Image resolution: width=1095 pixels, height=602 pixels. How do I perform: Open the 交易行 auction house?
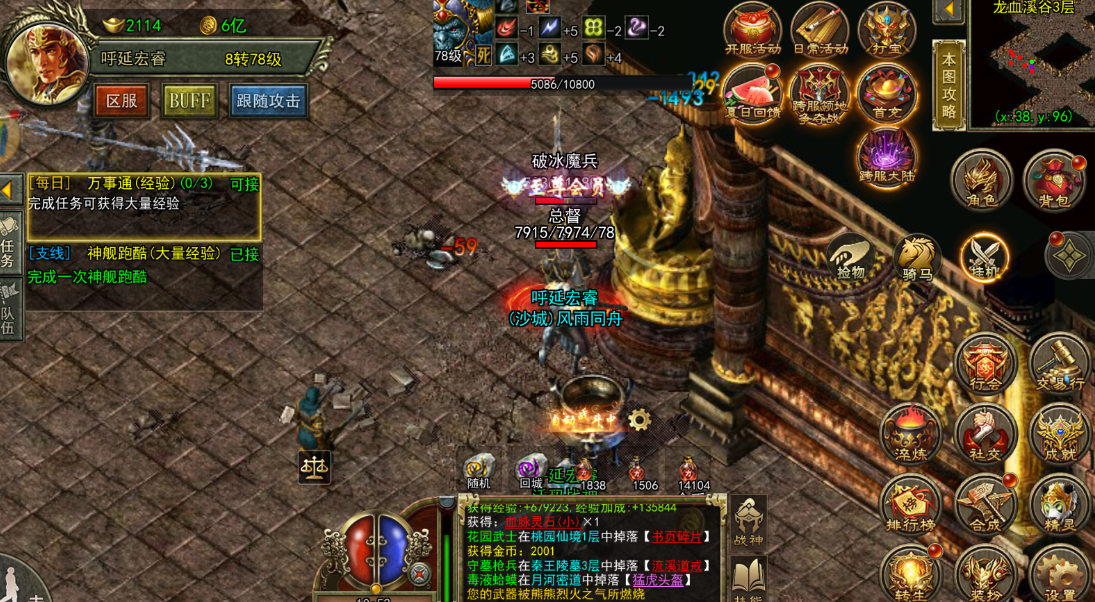coord(1058,364)
